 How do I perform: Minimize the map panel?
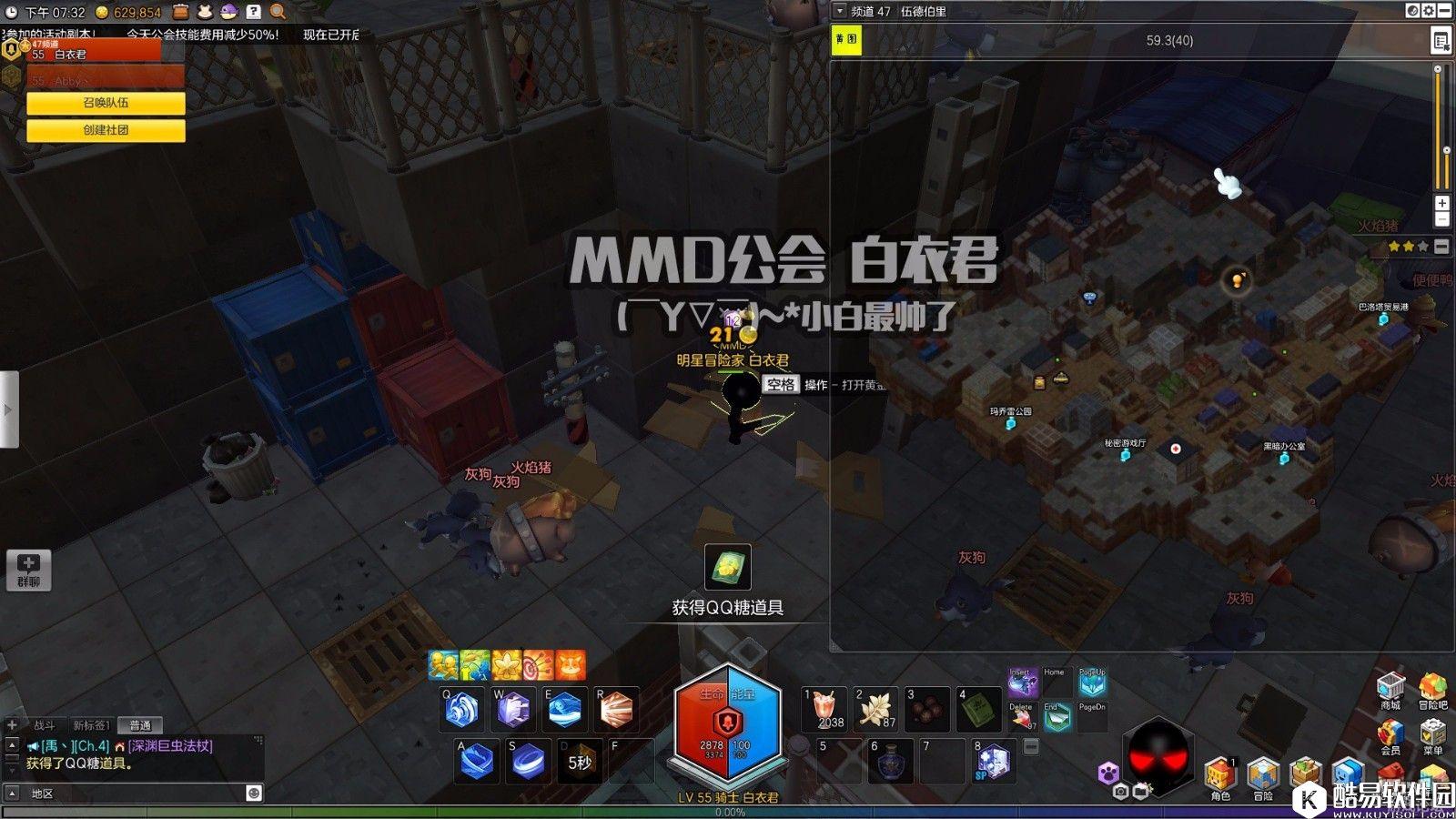click(1445, 11)
